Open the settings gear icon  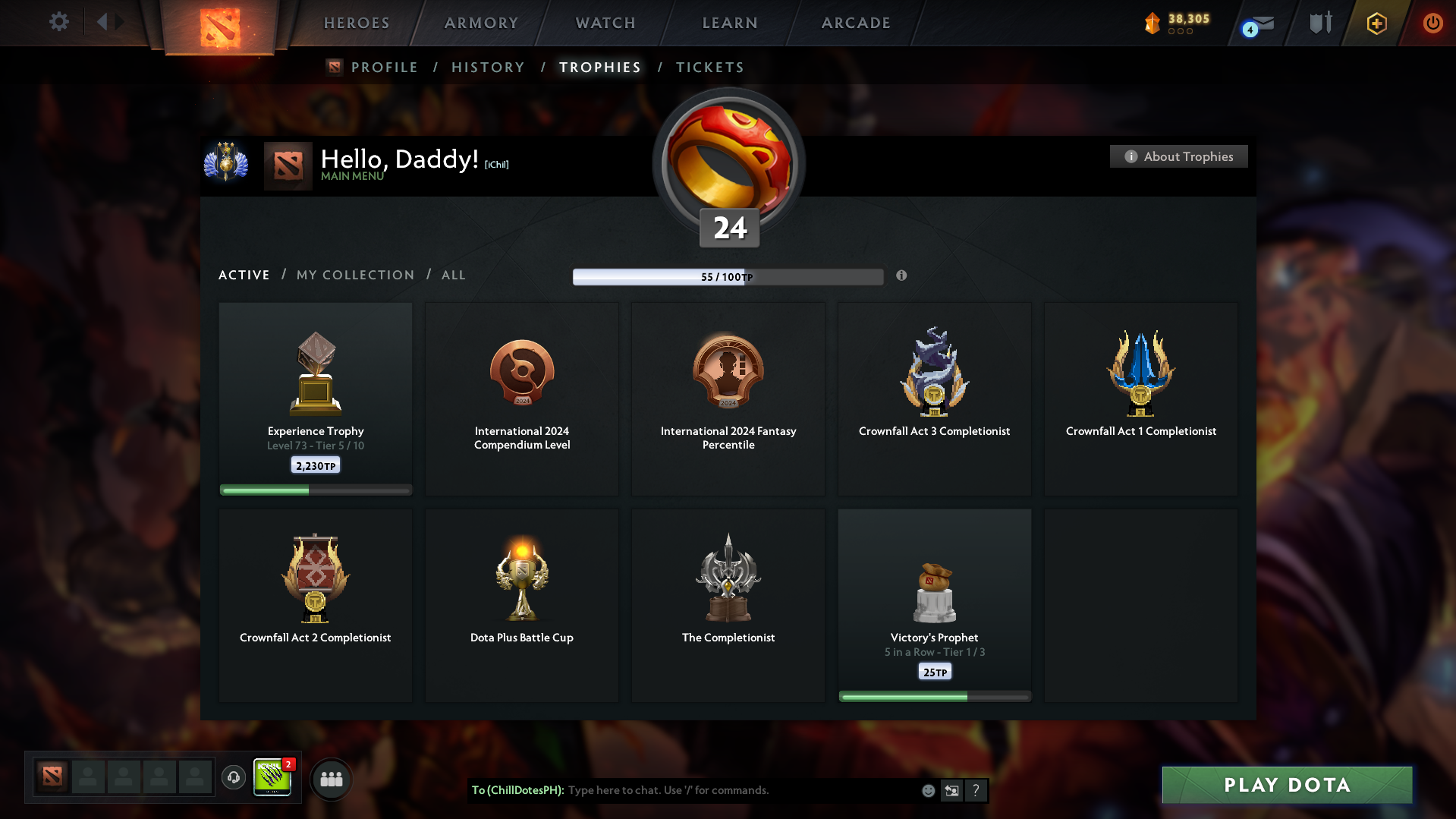coord(58,22)
